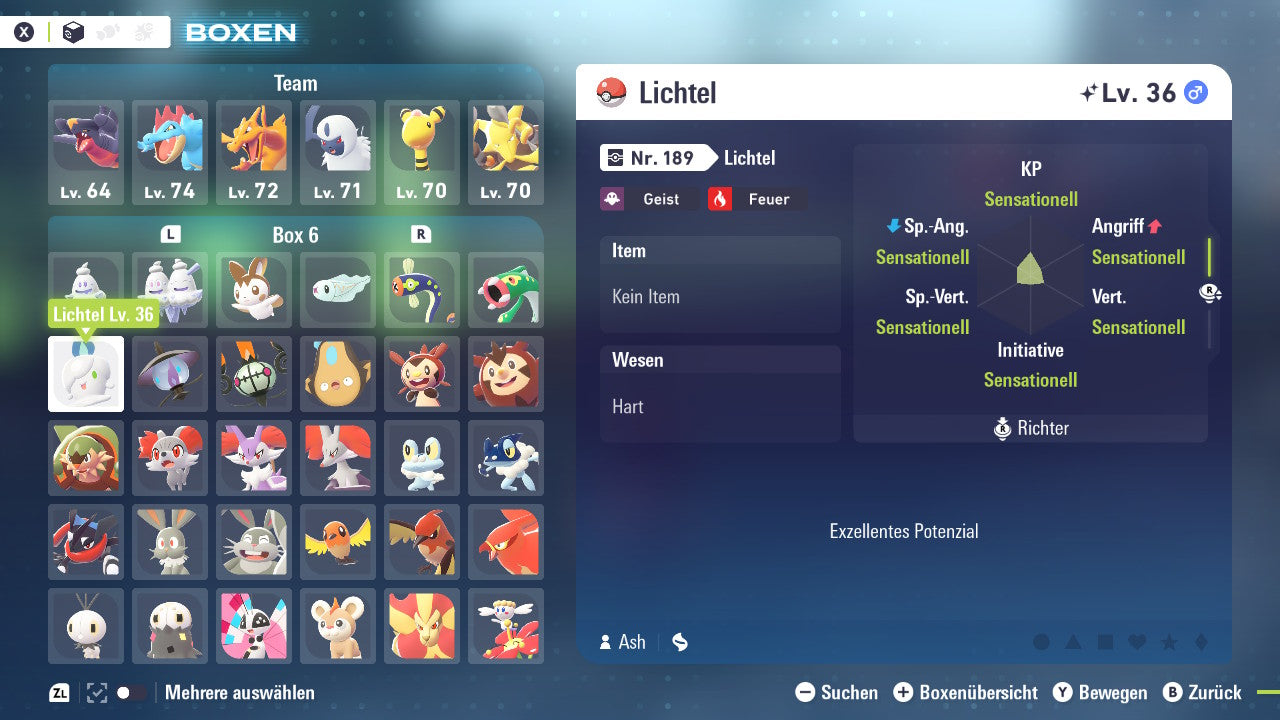Click the Zurück button
This screenshot has width=1280, height=720.
tap(1204, 692)
